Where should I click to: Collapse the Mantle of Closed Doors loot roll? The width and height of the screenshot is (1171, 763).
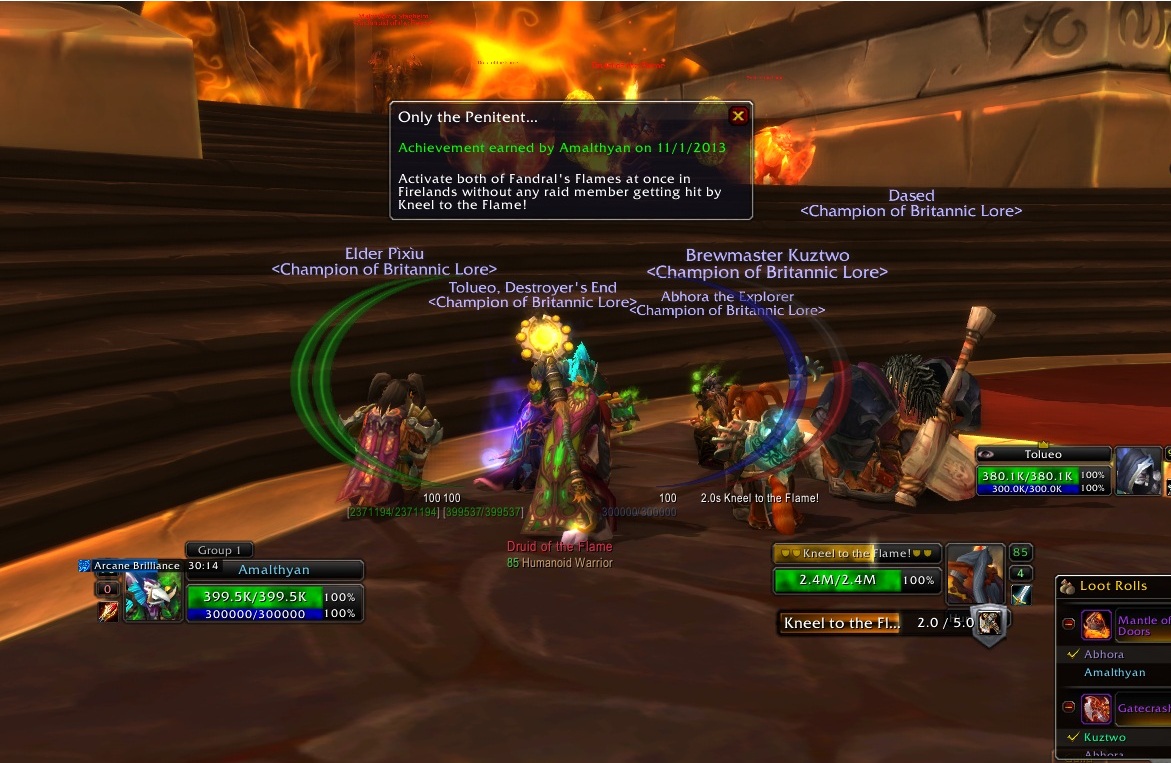(1068, 624)
